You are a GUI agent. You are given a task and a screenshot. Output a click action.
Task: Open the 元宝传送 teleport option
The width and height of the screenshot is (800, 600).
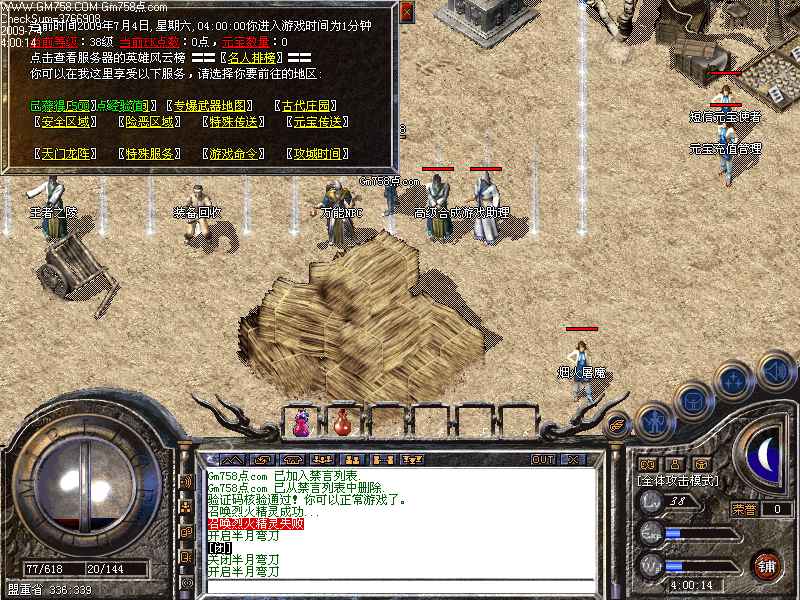319,122
